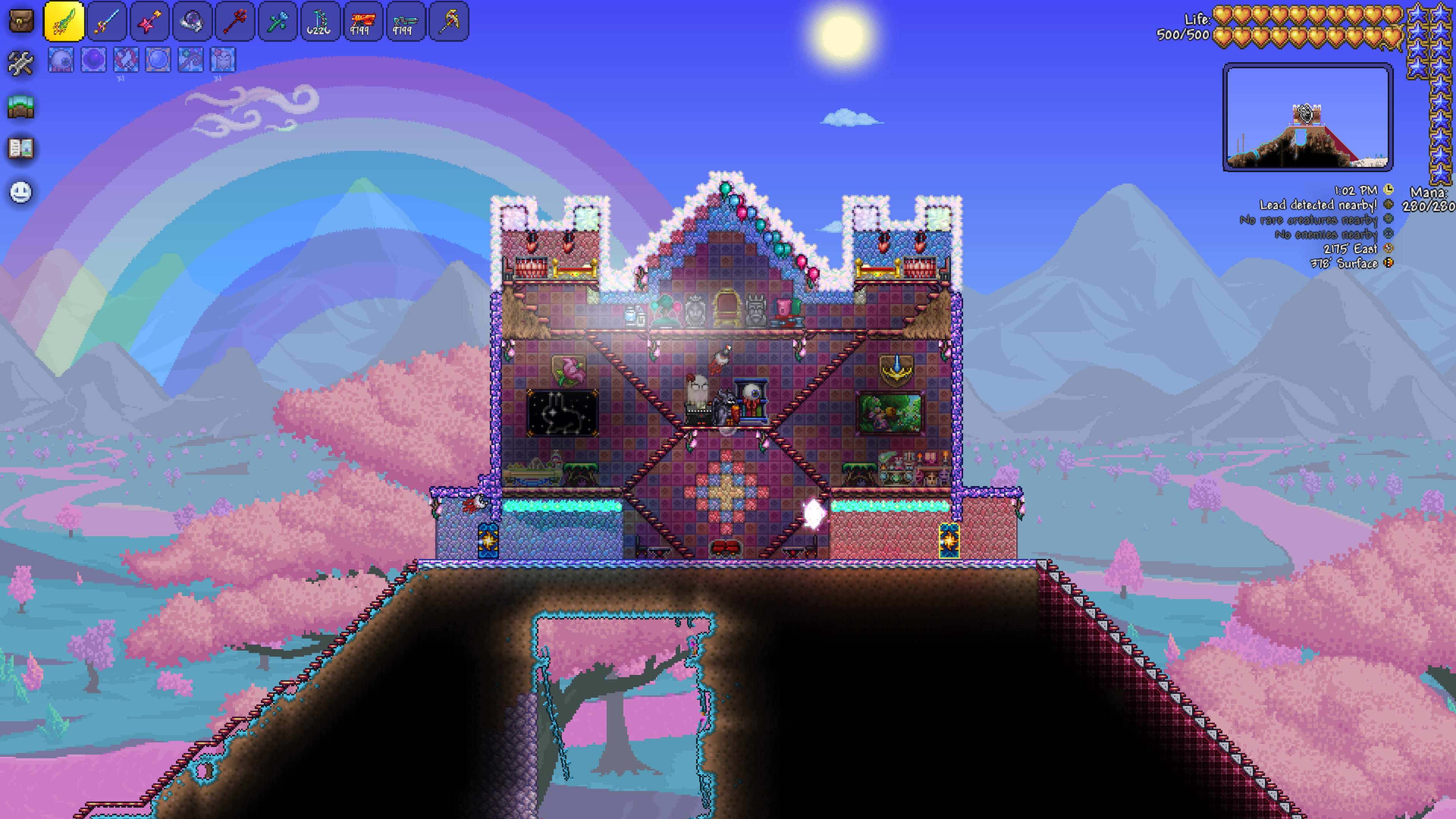The height and width of the screenshot is (819, 1456).
Task: Click the minimap
Action: tap(1307, 117)
